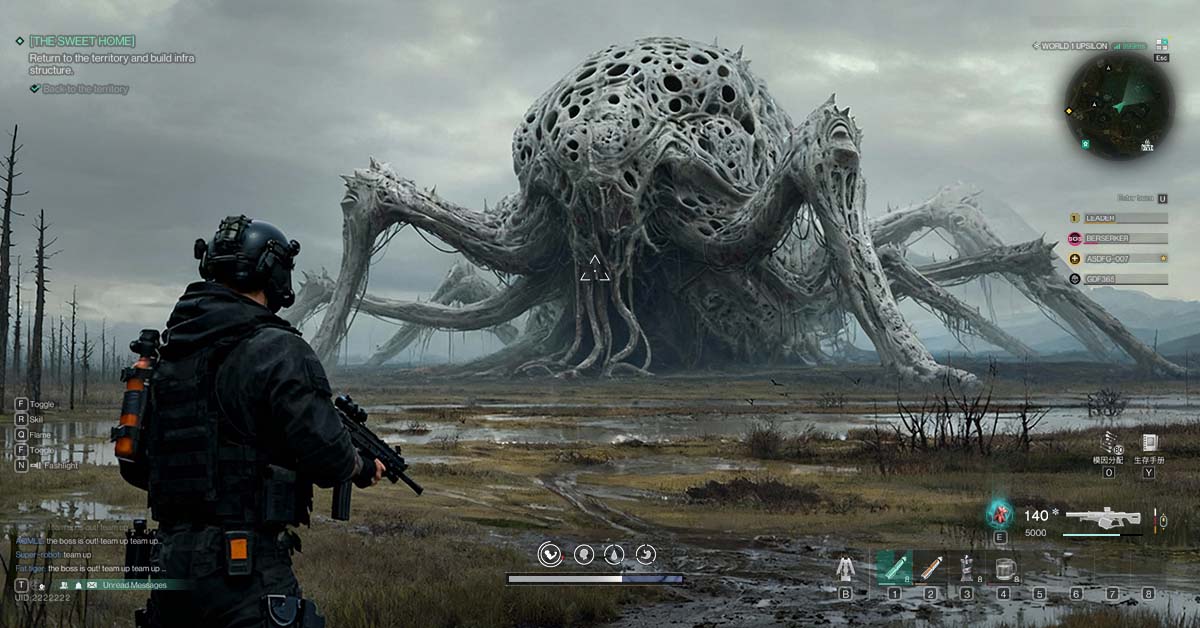Open the 模因分配 icon with the 80 badge
Screen dimensions: 1200x628
[1109, 443]
